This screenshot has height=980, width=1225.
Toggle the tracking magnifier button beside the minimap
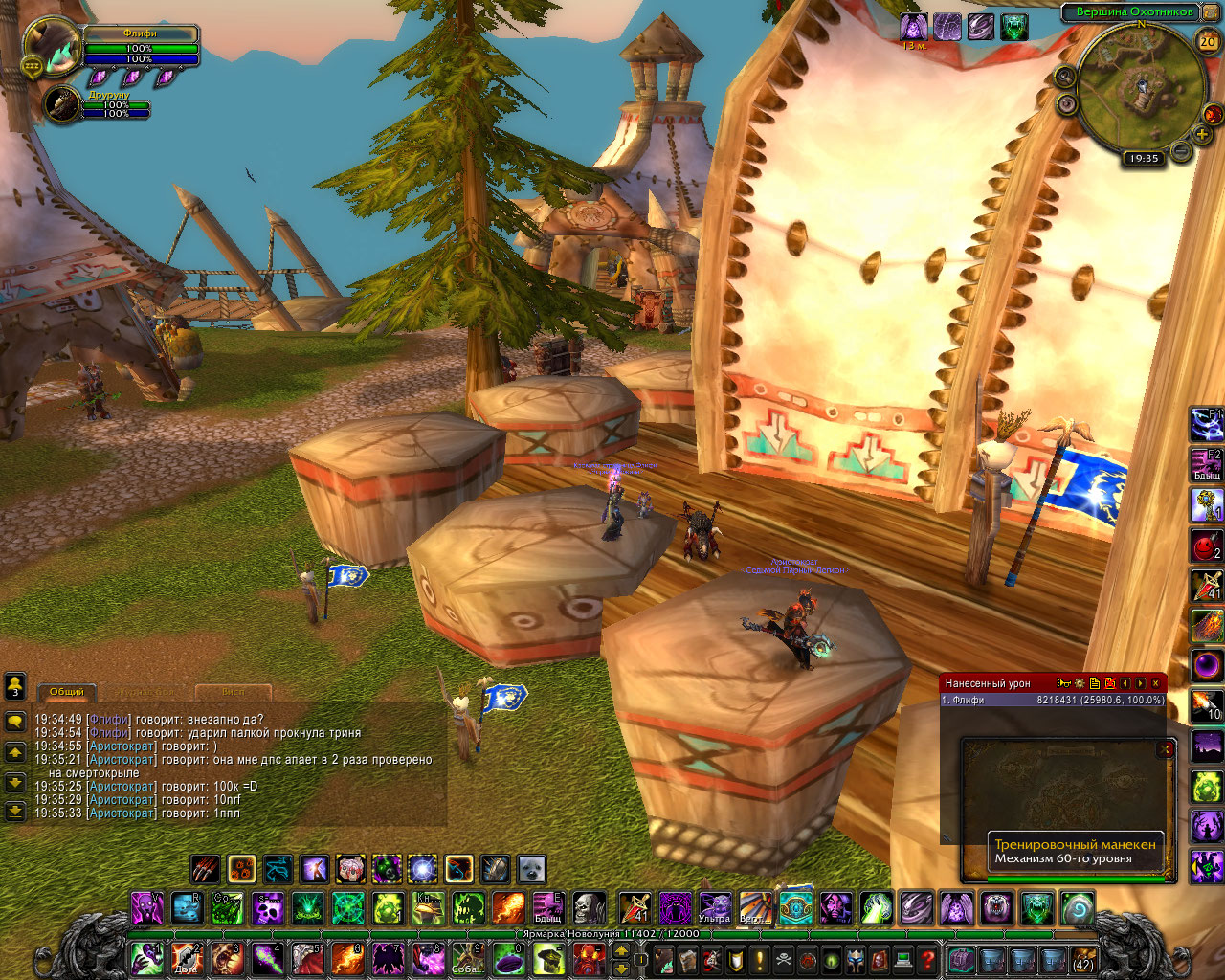coord(1066,76)
